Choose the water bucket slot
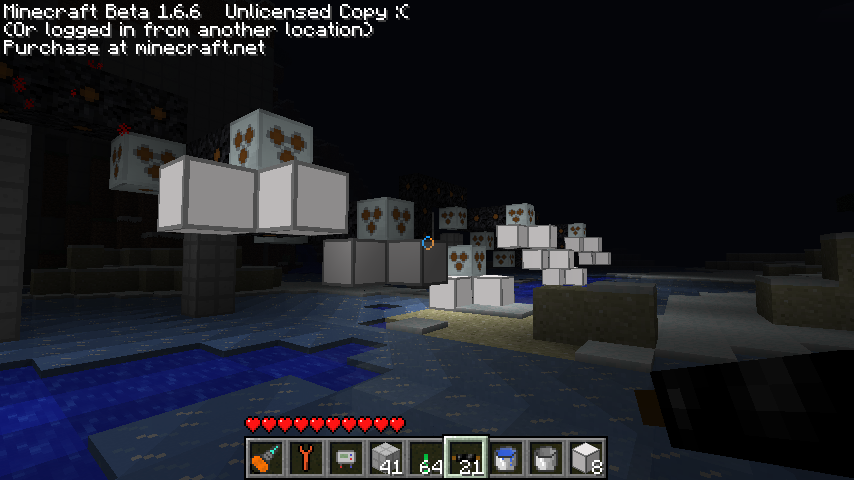 [505, 457]
